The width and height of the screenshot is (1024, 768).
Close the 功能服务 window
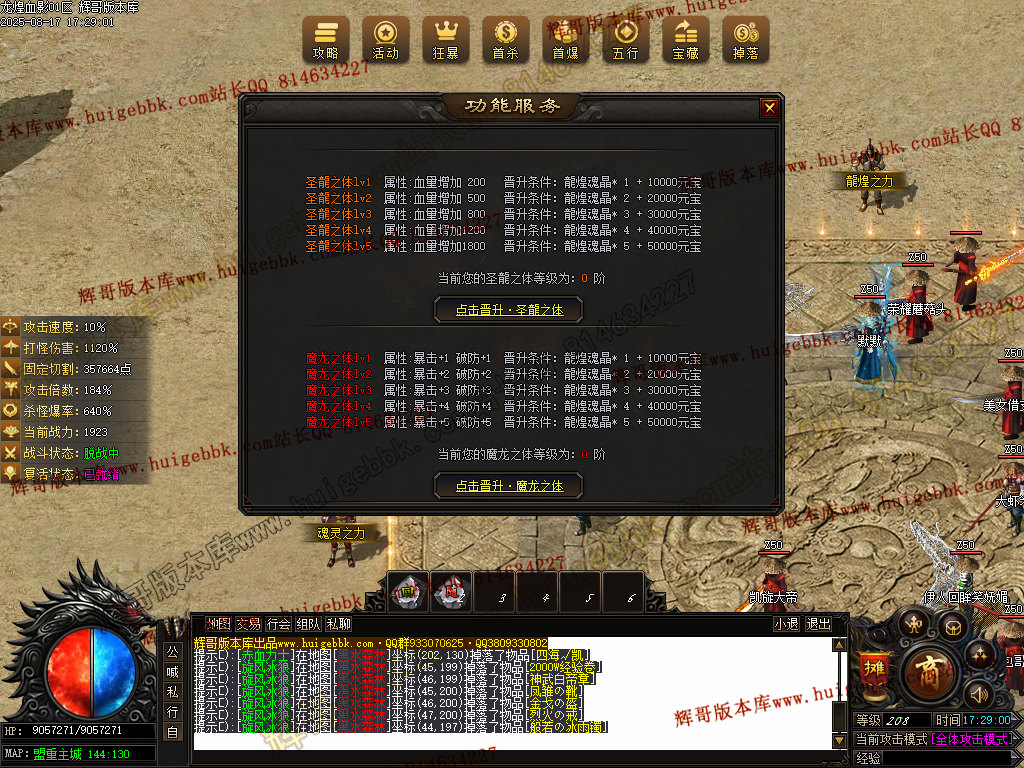(x=769, y=108)
